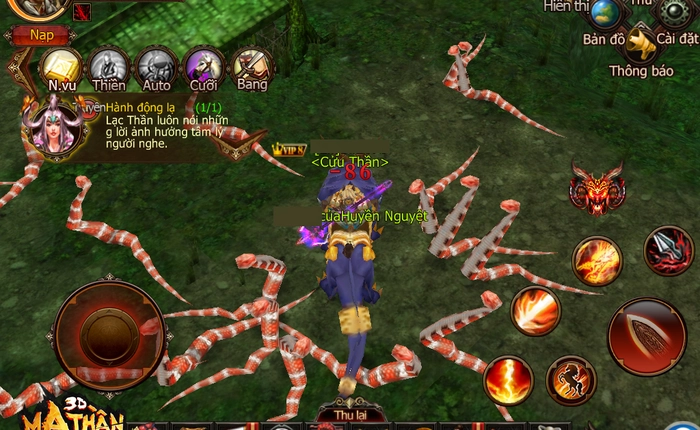Image resolution: width=700 pixels, height=430 pixels.
Task: Cast the flaming streak skill
Action: coord(536,310)
